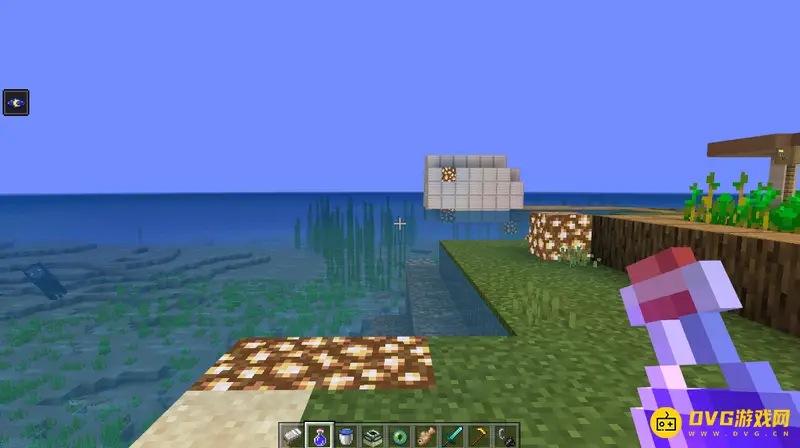Choose the bucket in the hotbar
The width and height of the screenshot is (800, 448).
click(x=345, y=435)
